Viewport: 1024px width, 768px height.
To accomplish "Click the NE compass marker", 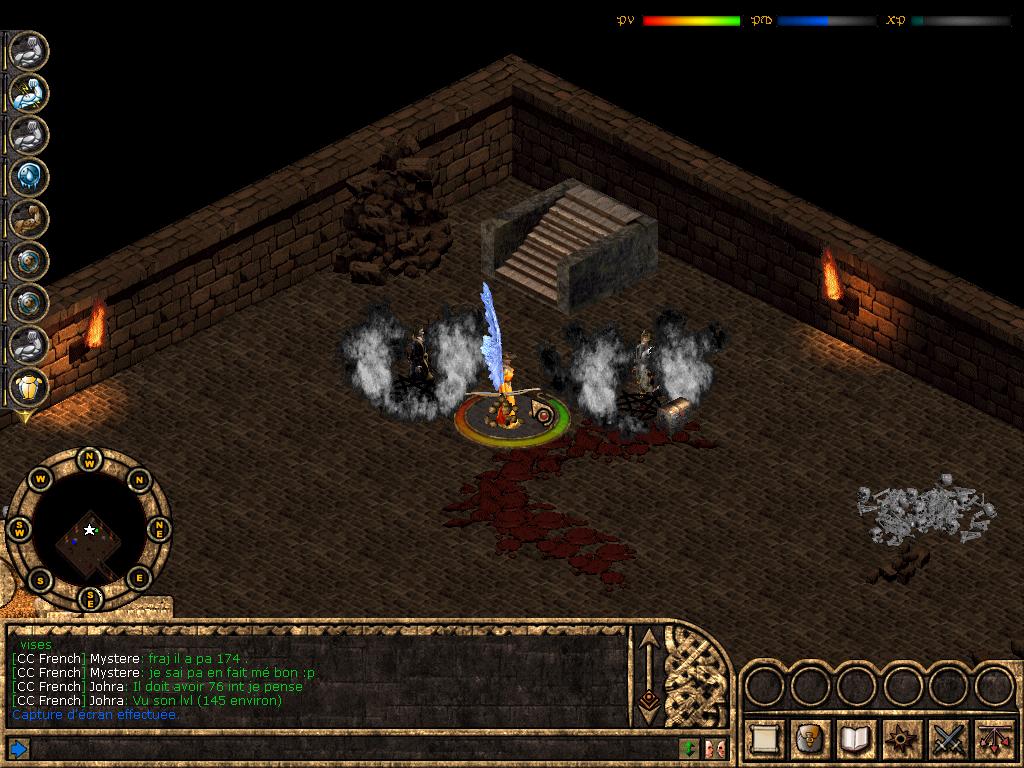I will [158, 529].
